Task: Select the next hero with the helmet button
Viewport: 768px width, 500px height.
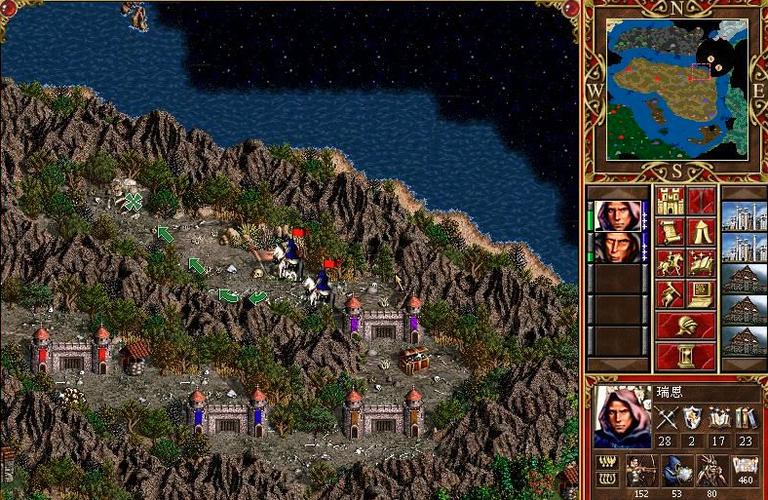Action: click(x=685, y=325)
